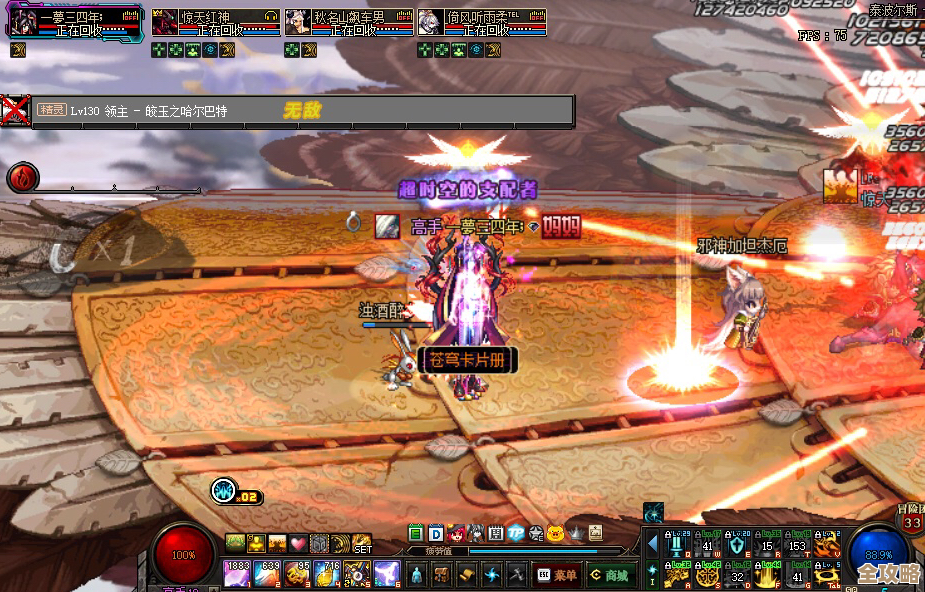Use the consumable in quick slot 1
This screenshot has height=592, width=925.
(x=237, y=573)
